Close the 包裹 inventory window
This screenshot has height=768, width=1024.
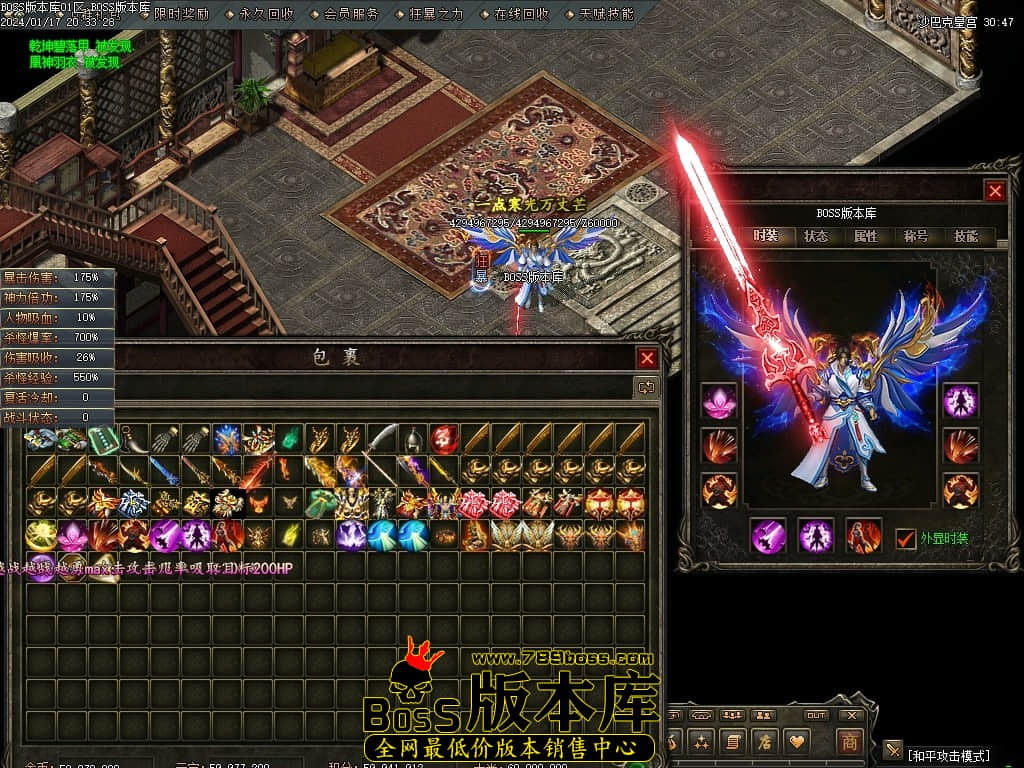[x=648, y=358]
